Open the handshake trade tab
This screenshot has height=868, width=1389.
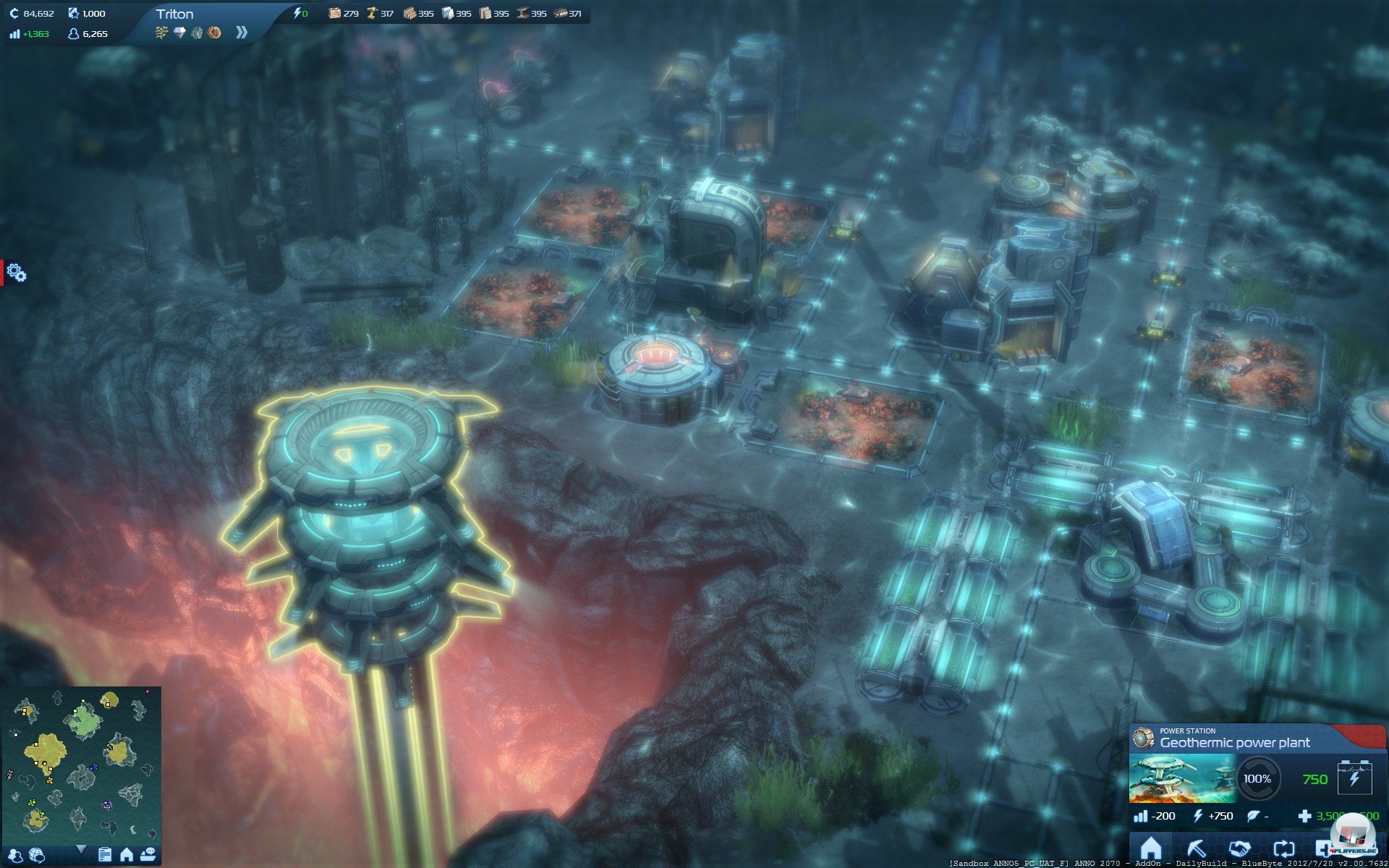point(1239,848)
